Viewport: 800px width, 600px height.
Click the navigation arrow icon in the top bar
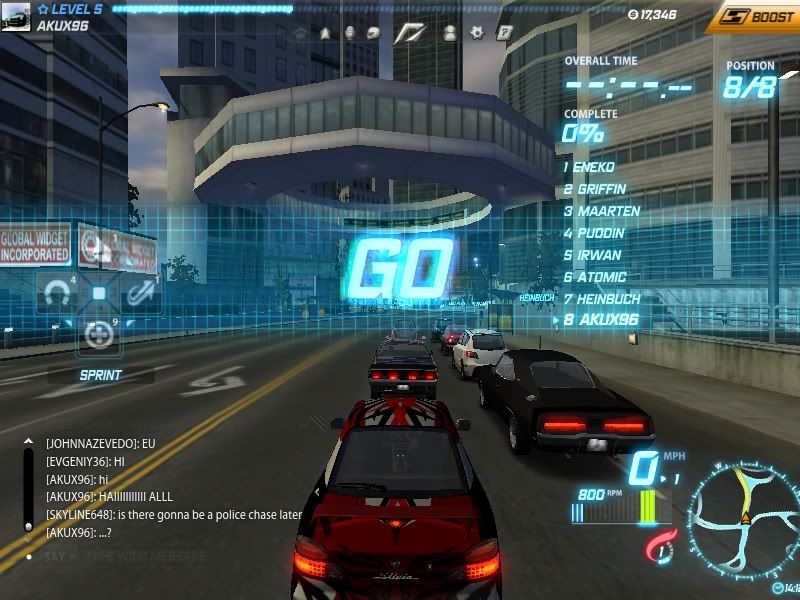(325, 32)
